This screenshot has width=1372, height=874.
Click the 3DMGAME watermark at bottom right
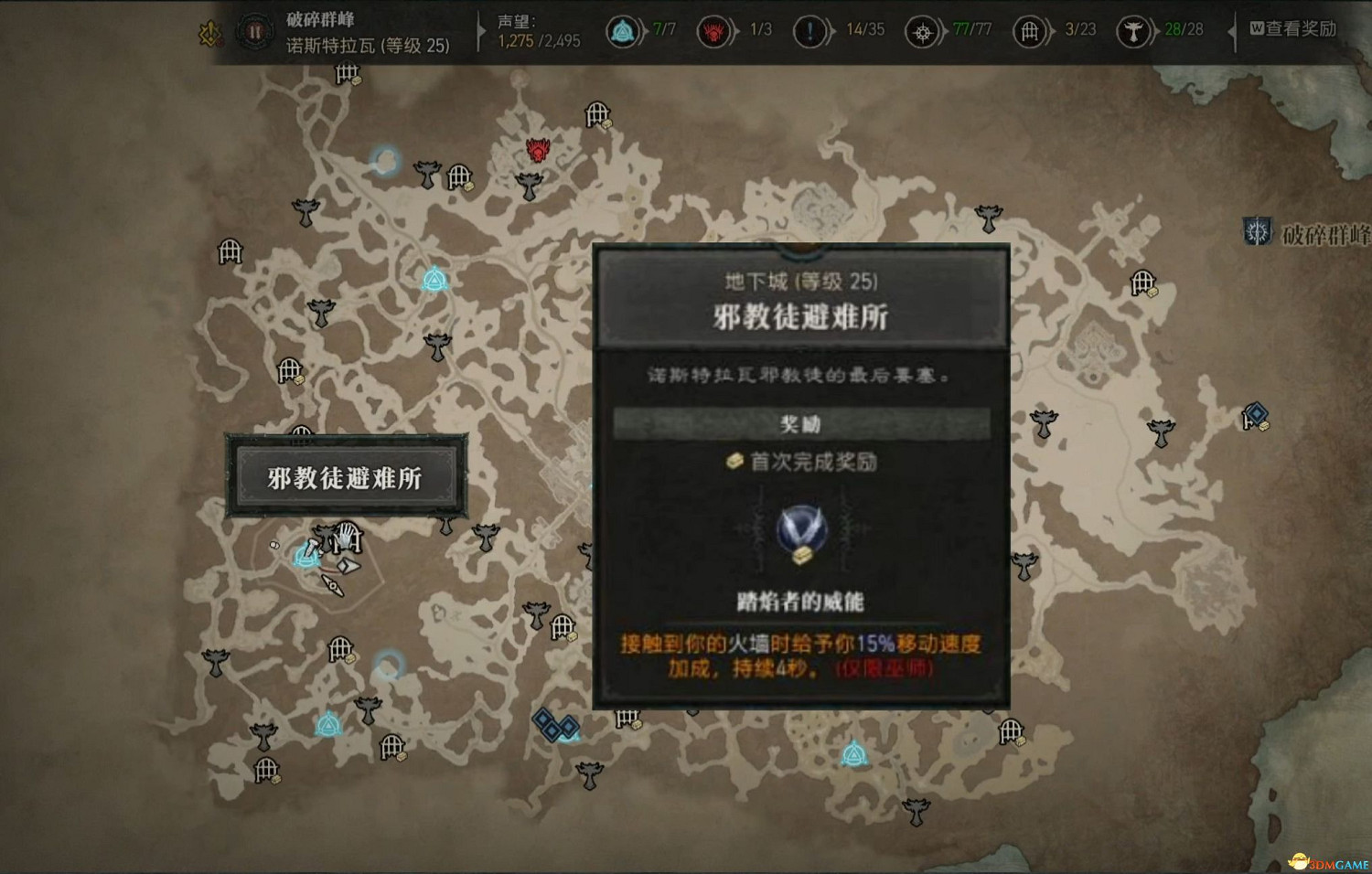point(1328,859)
